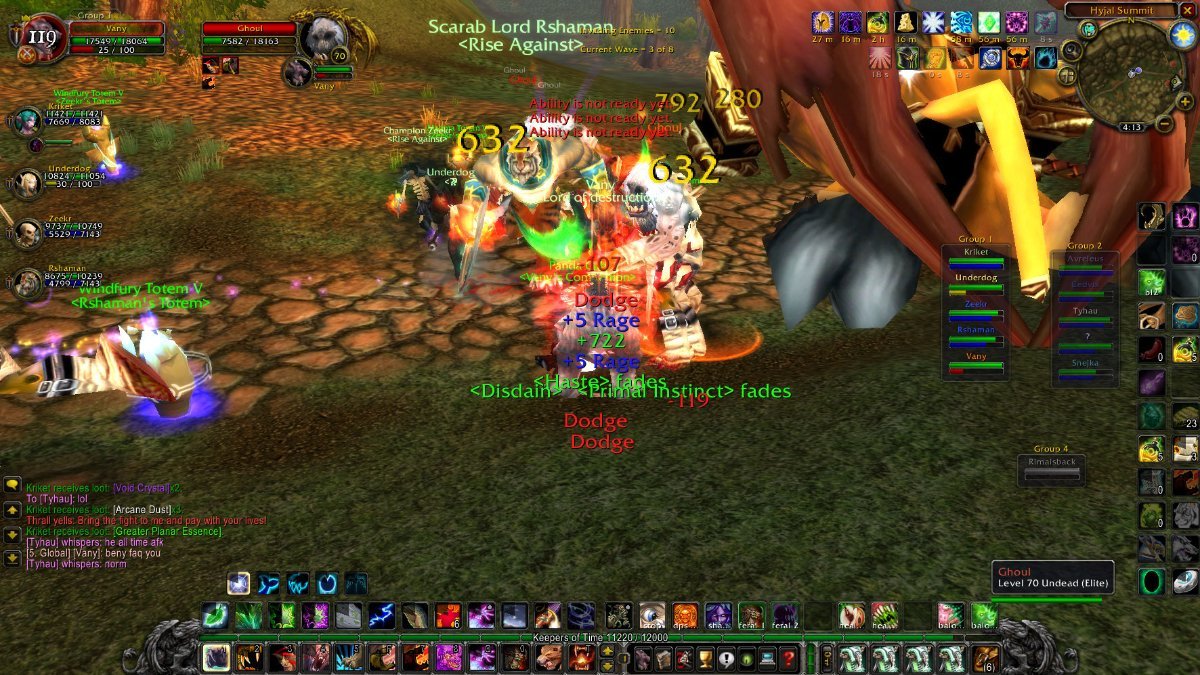This screenshot has width=1200, height=675.
Task: Select party member Zeekr's portrait
Action: (24, 232)
